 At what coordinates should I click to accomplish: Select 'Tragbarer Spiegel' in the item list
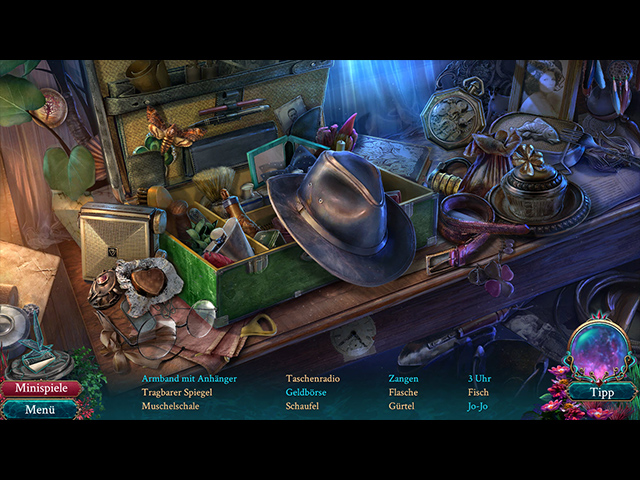pos(177,393)
